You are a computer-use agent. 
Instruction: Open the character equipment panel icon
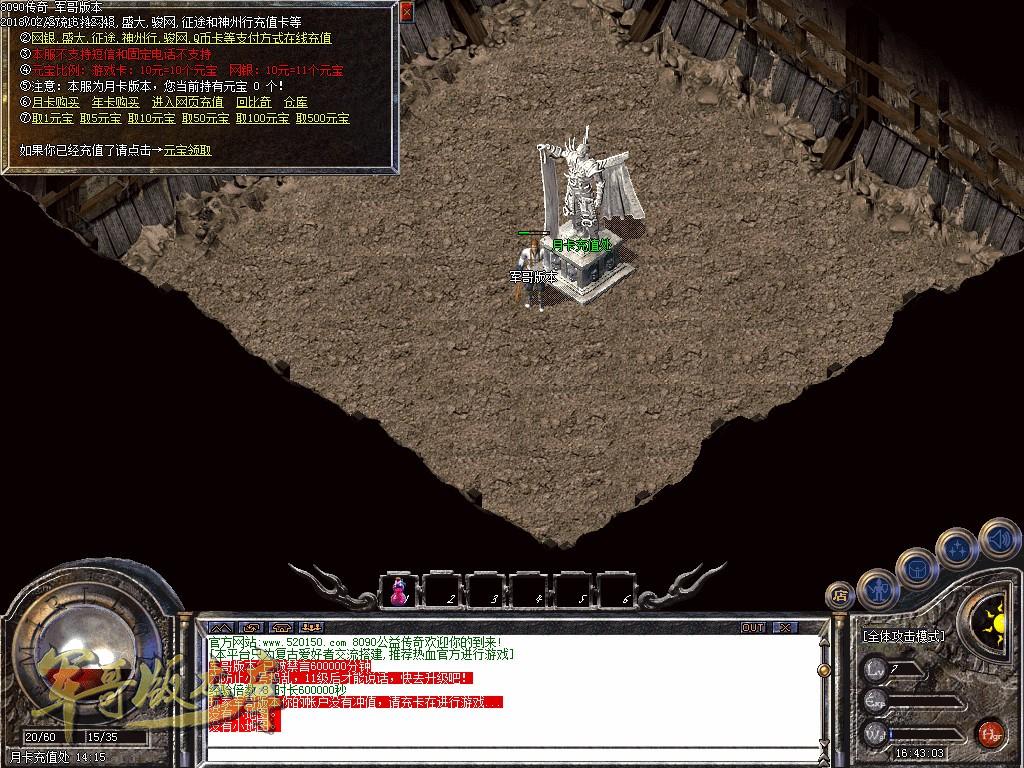[878, 588]
